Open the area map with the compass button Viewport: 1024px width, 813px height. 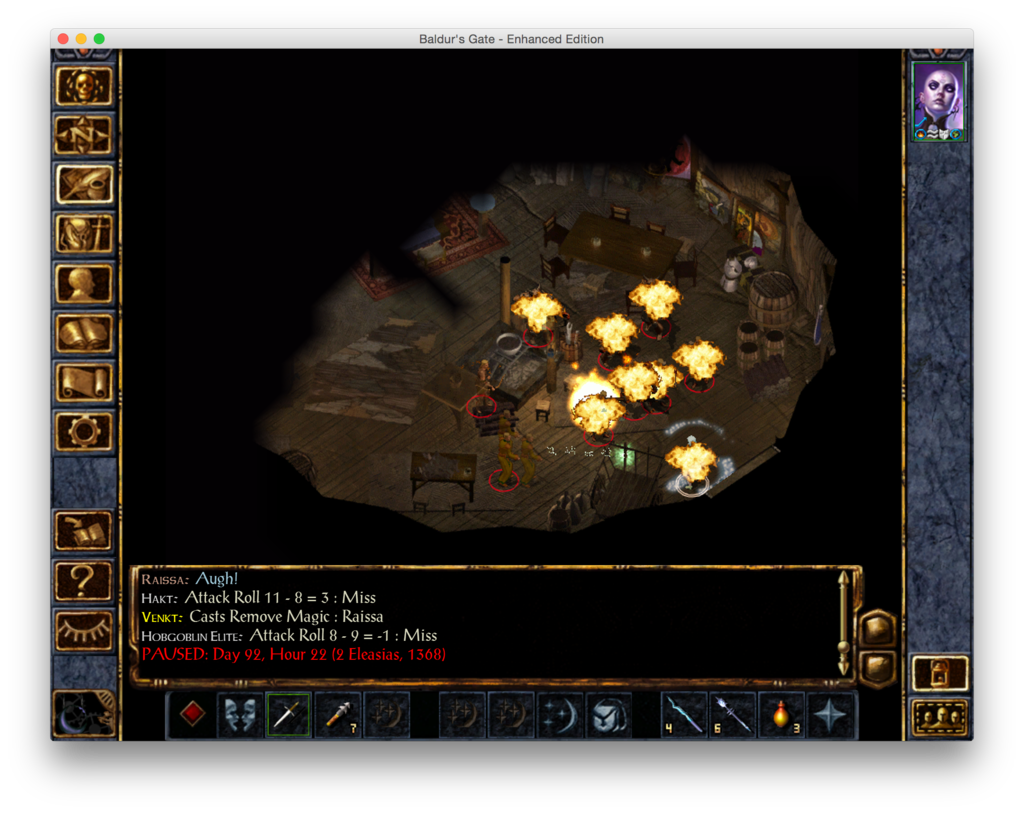click(84, 135)
